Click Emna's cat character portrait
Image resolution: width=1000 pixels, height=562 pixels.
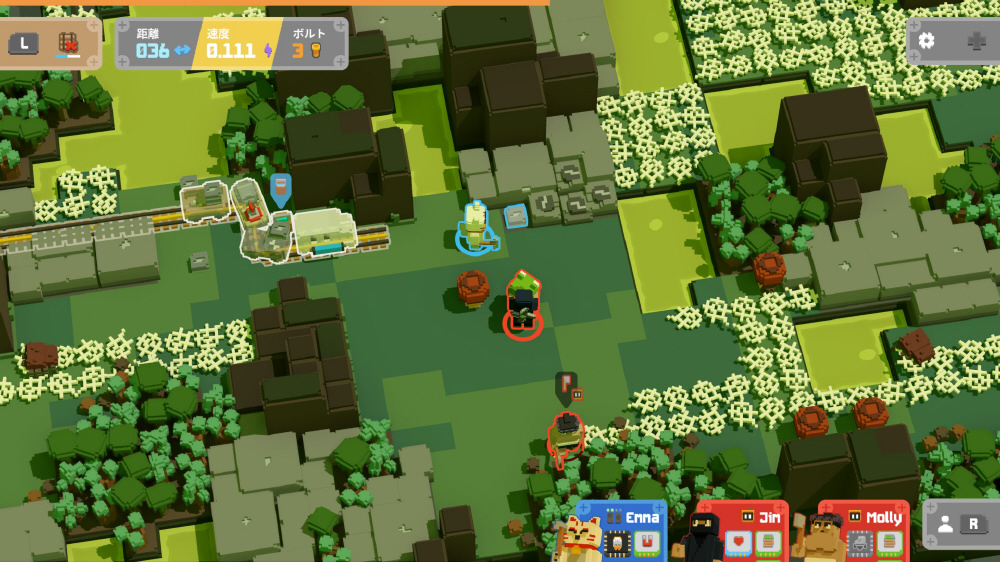pyautogui.click(x=579, y=540)
